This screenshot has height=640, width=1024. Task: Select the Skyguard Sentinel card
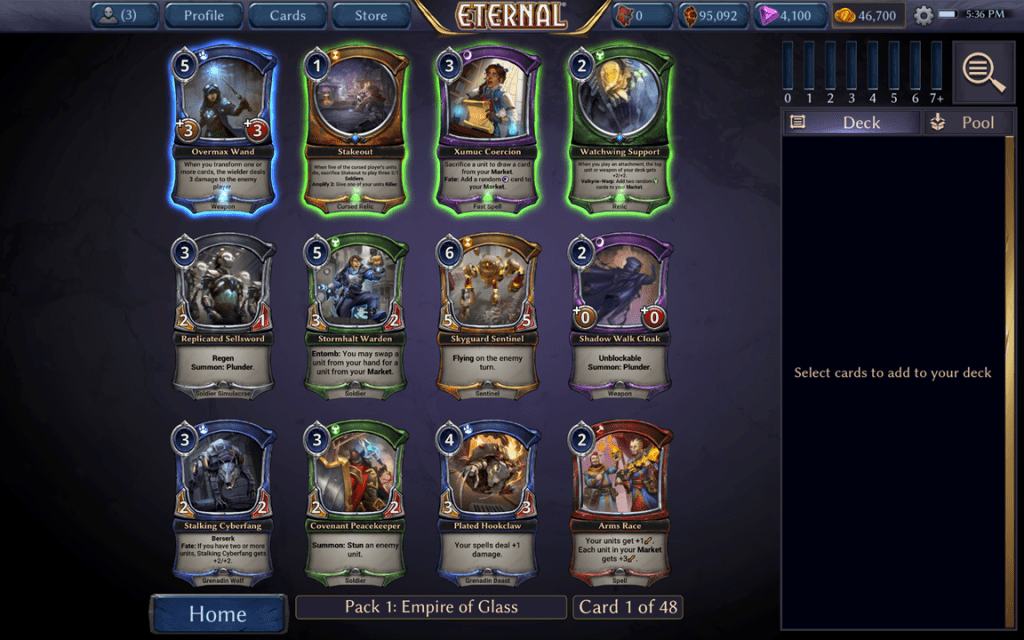pos(489,316)
